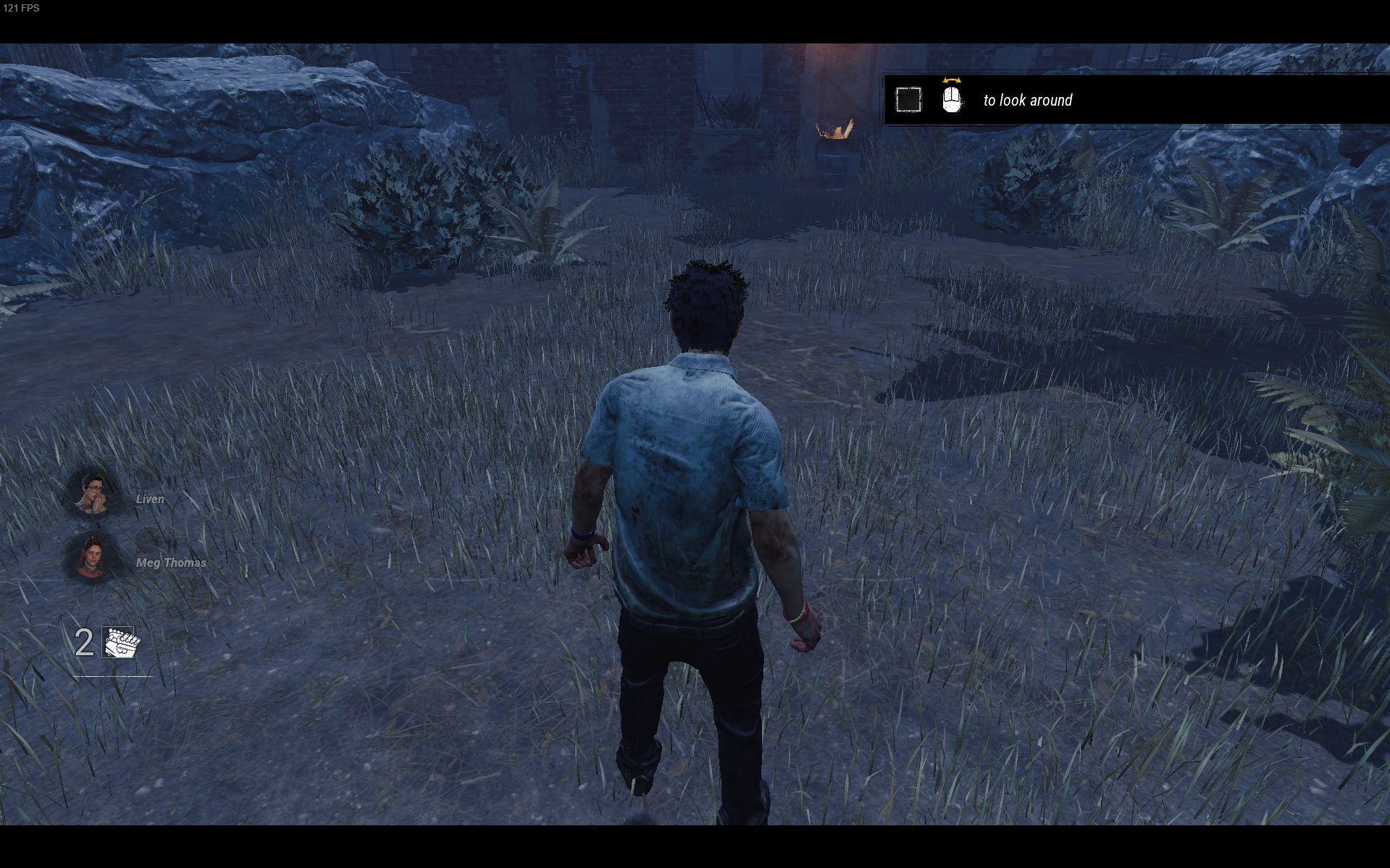Click the 121 FPS counter

coord(24,9)
